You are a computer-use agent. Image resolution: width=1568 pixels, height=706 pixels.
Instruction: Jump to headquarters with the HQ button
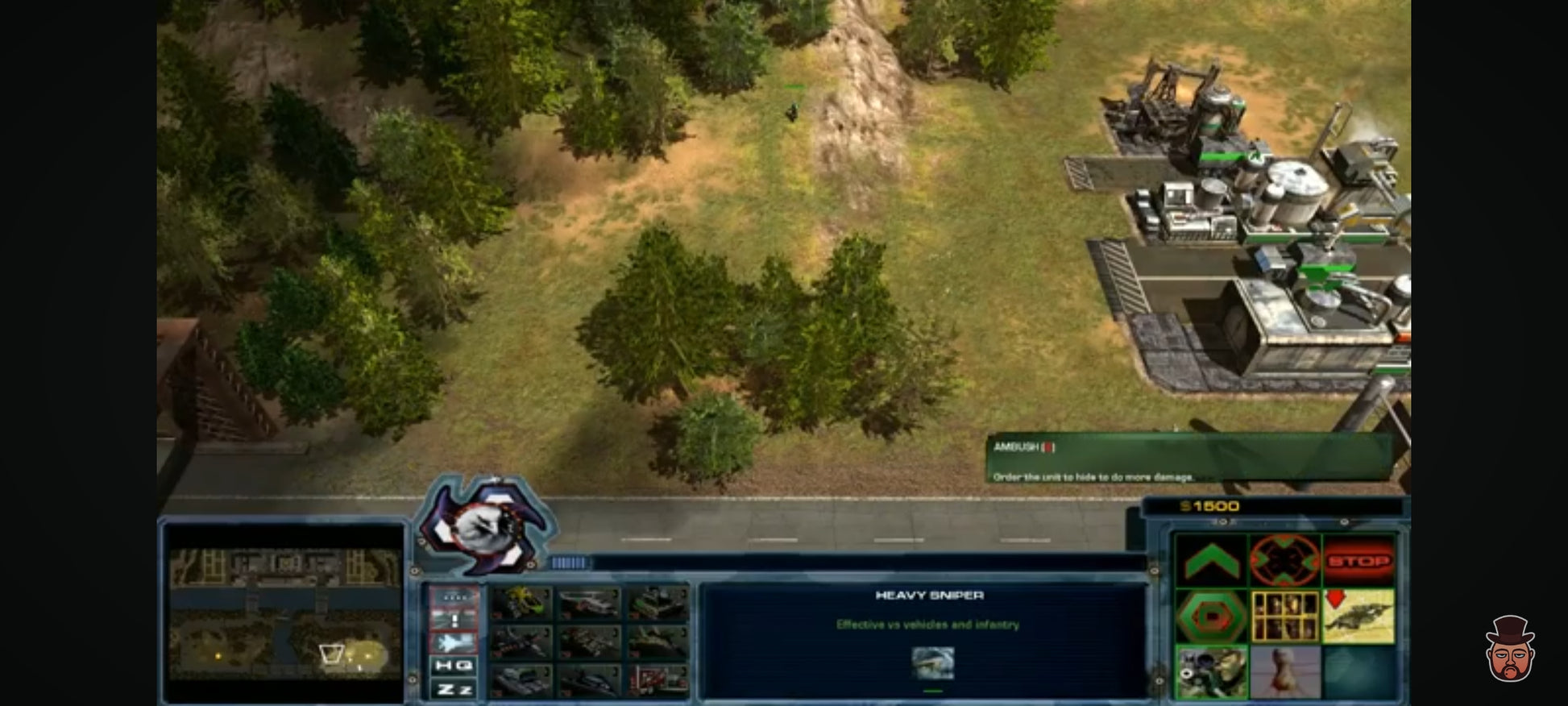(454, 665)
